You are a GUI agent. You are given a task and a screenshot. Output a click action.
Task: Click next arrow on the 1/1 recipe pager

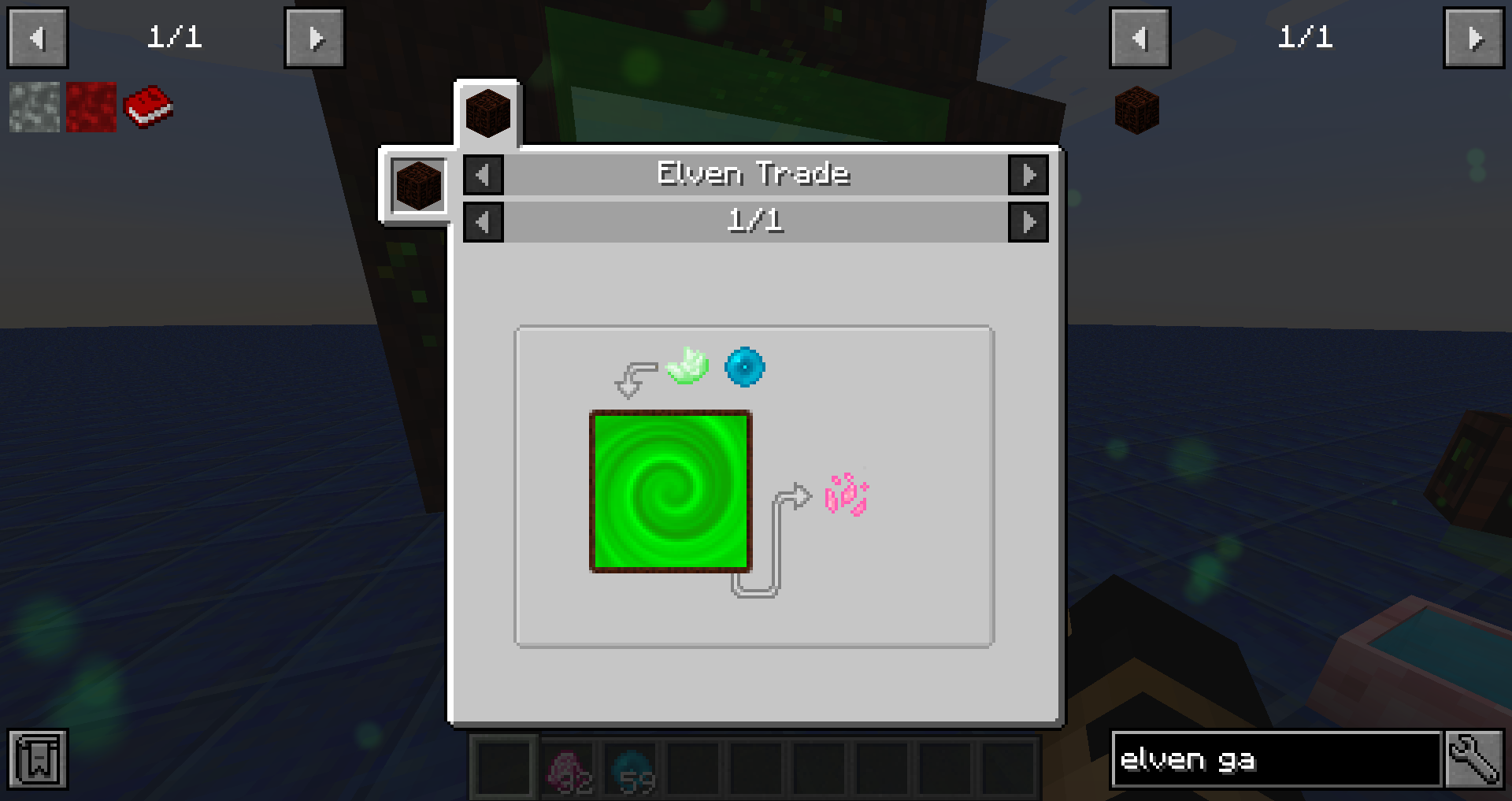pyautogui.click(x=1029, y=221)
